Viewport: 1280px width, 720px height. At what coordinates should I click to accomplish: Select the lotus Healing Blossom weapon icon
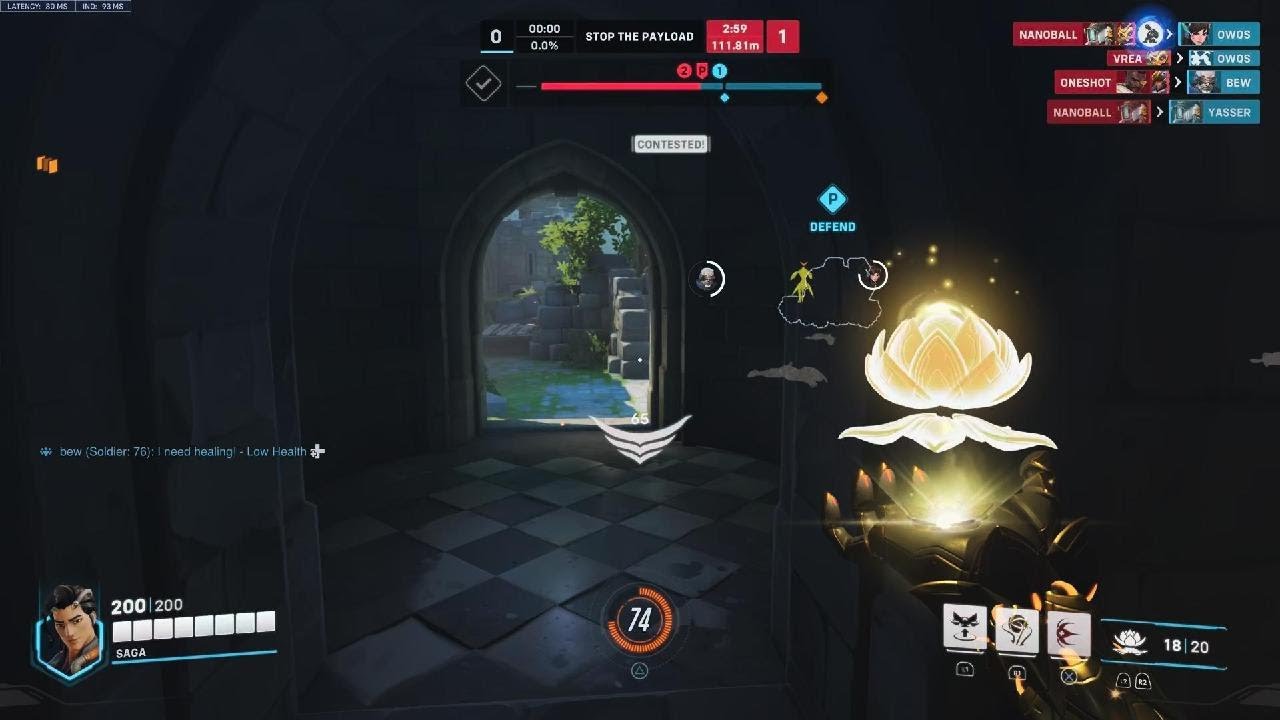click(1129, 643)
